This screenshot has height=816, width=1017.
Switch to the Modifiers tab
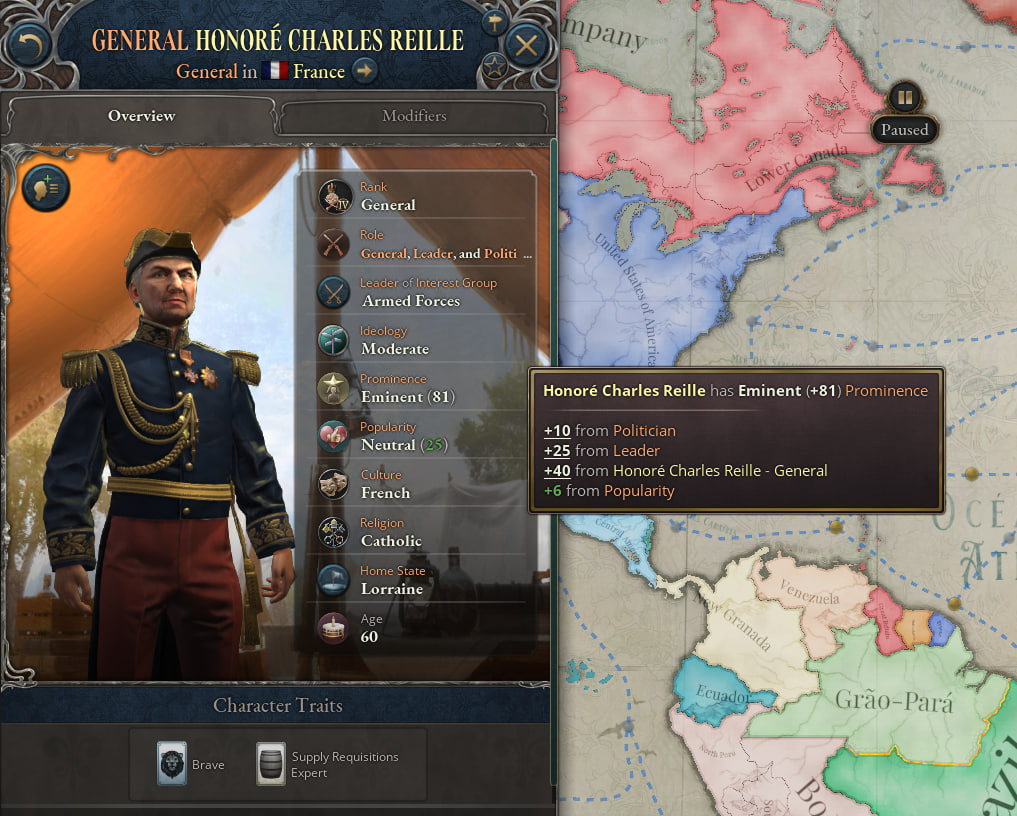414,116
